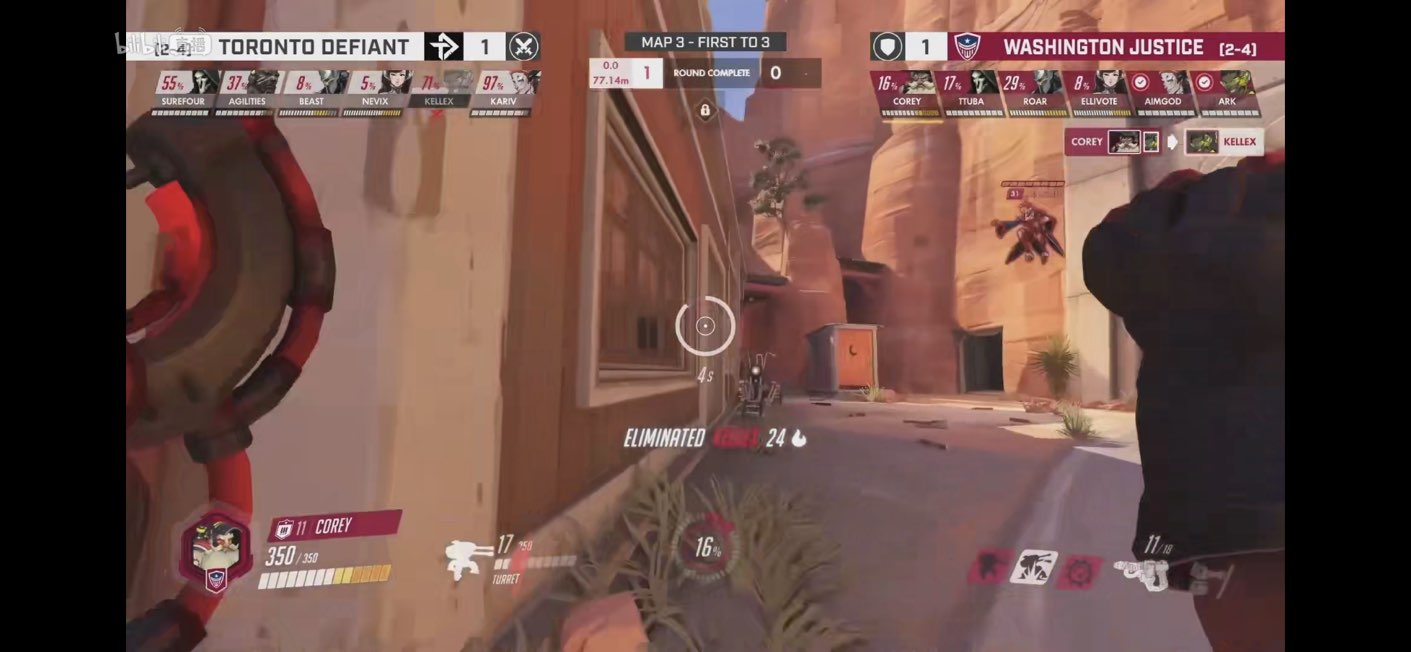Choose Beast's player card
The image size is (1411, 652).
(x=311, y=90)
